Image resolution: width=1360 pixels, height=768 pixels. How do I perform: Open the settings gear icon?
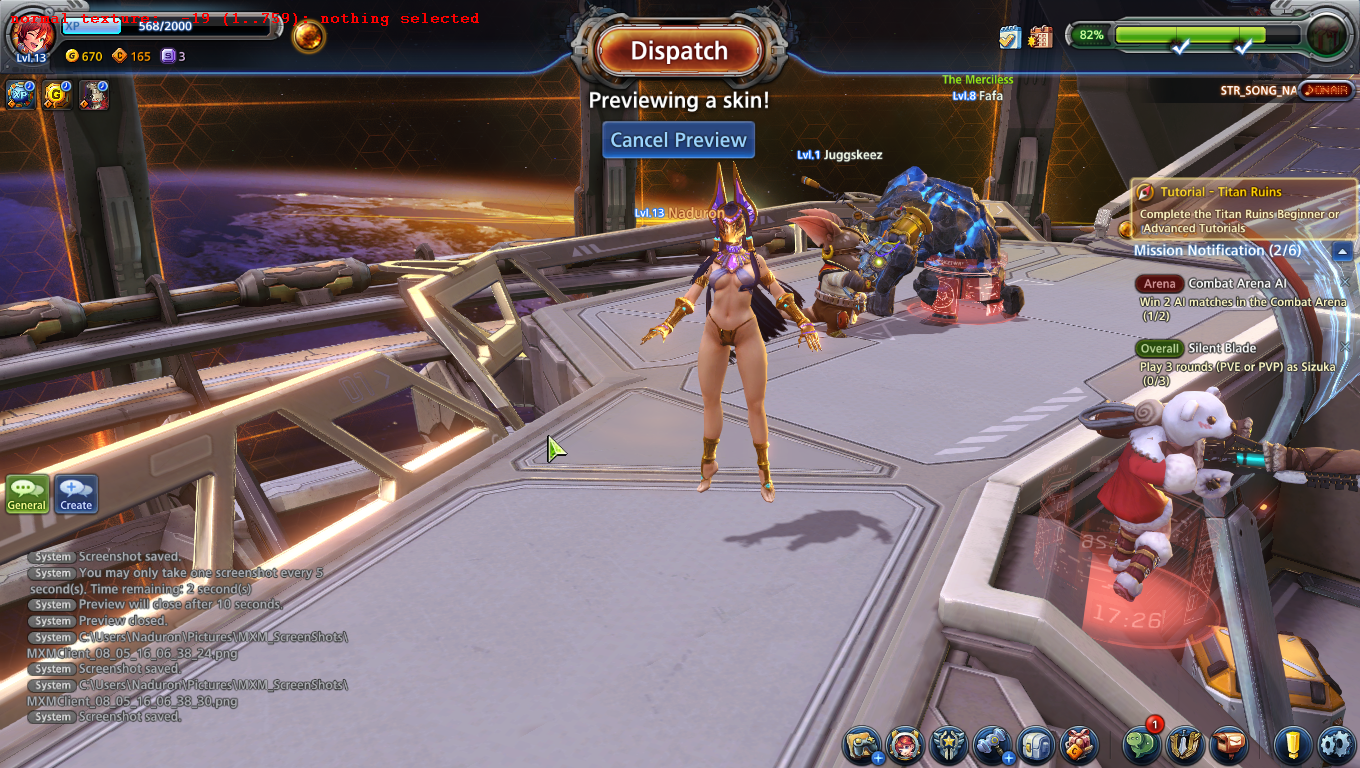tap(1336, 745)
